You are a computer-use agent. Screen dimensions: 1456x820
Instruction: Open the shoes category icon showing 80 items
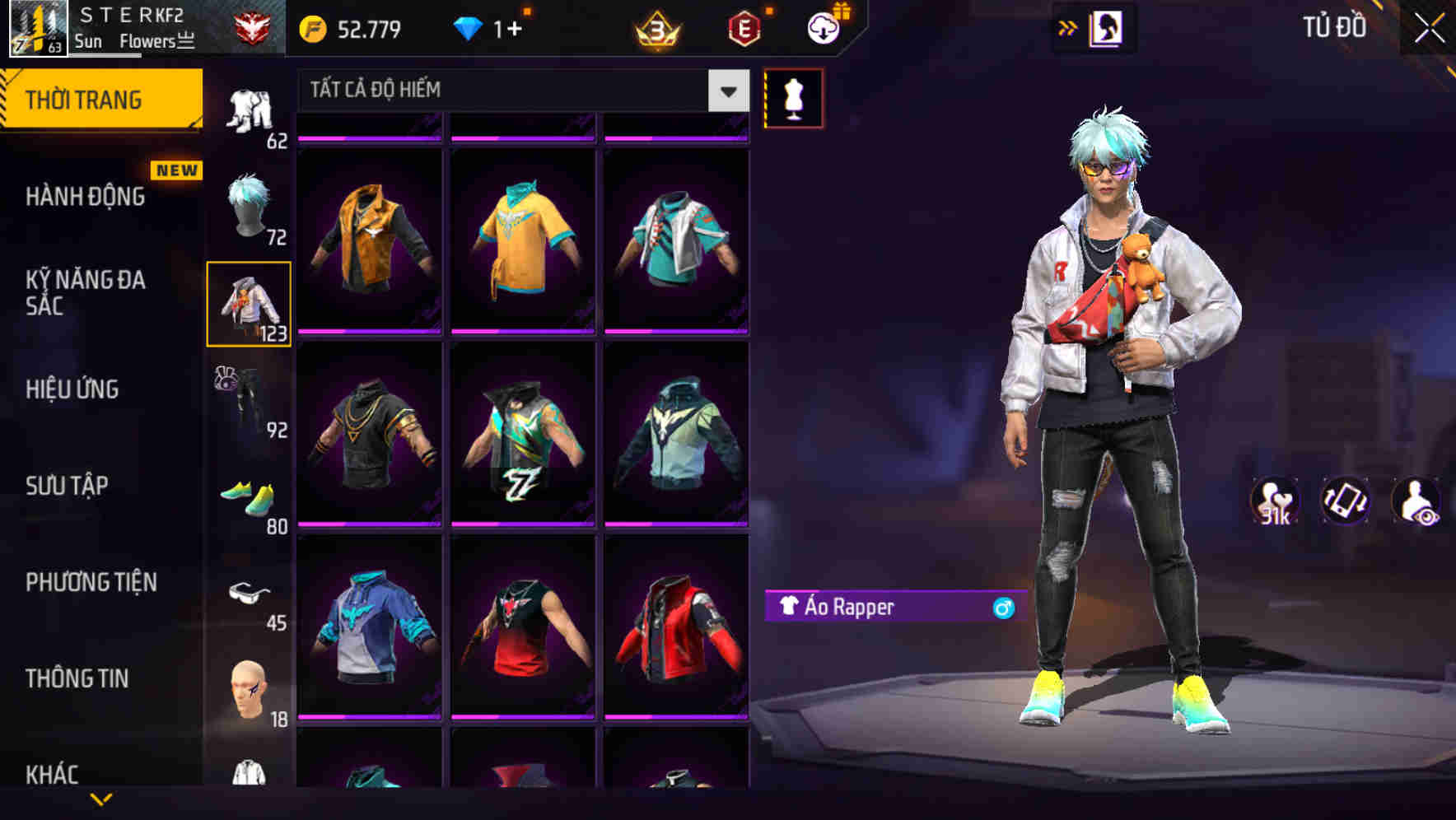pyautogui.click(x=250, y=494)
